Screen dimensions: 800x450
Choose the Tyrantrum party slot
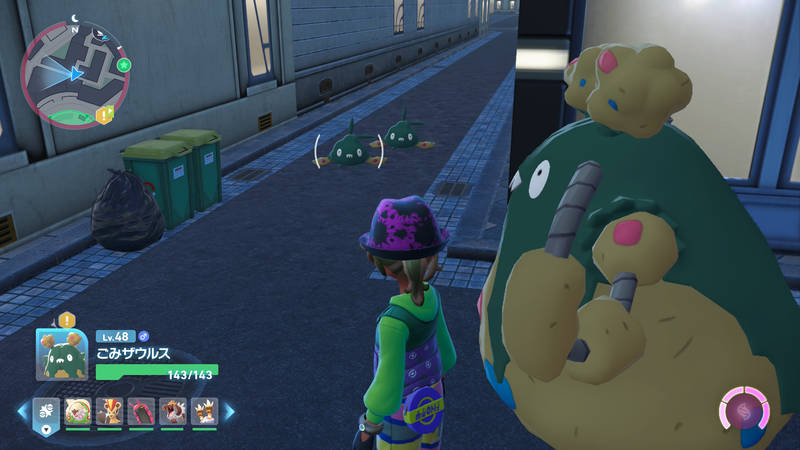pos(173,410)
